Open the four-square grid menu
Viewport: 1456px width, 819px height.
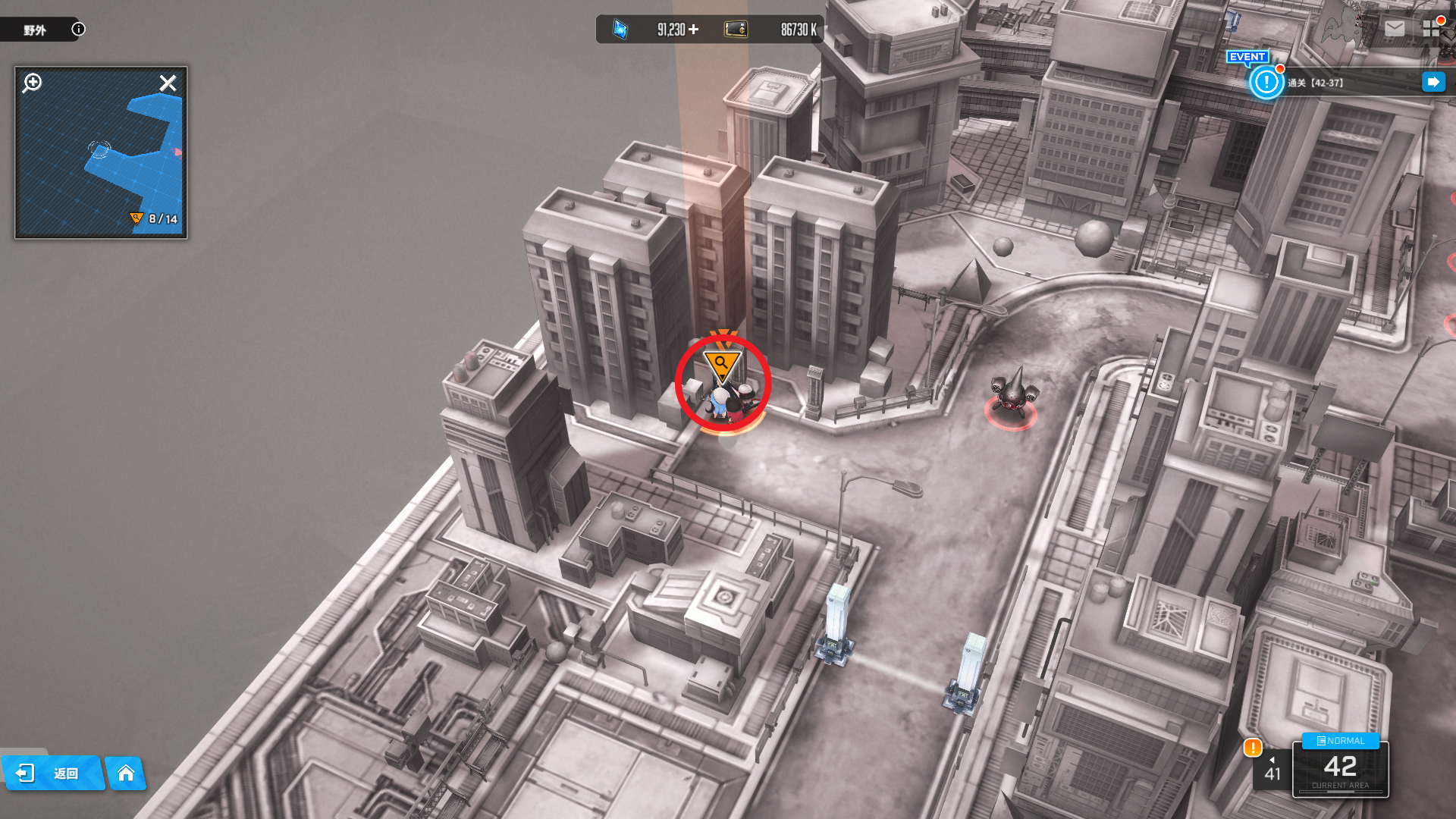(1431, 29)
